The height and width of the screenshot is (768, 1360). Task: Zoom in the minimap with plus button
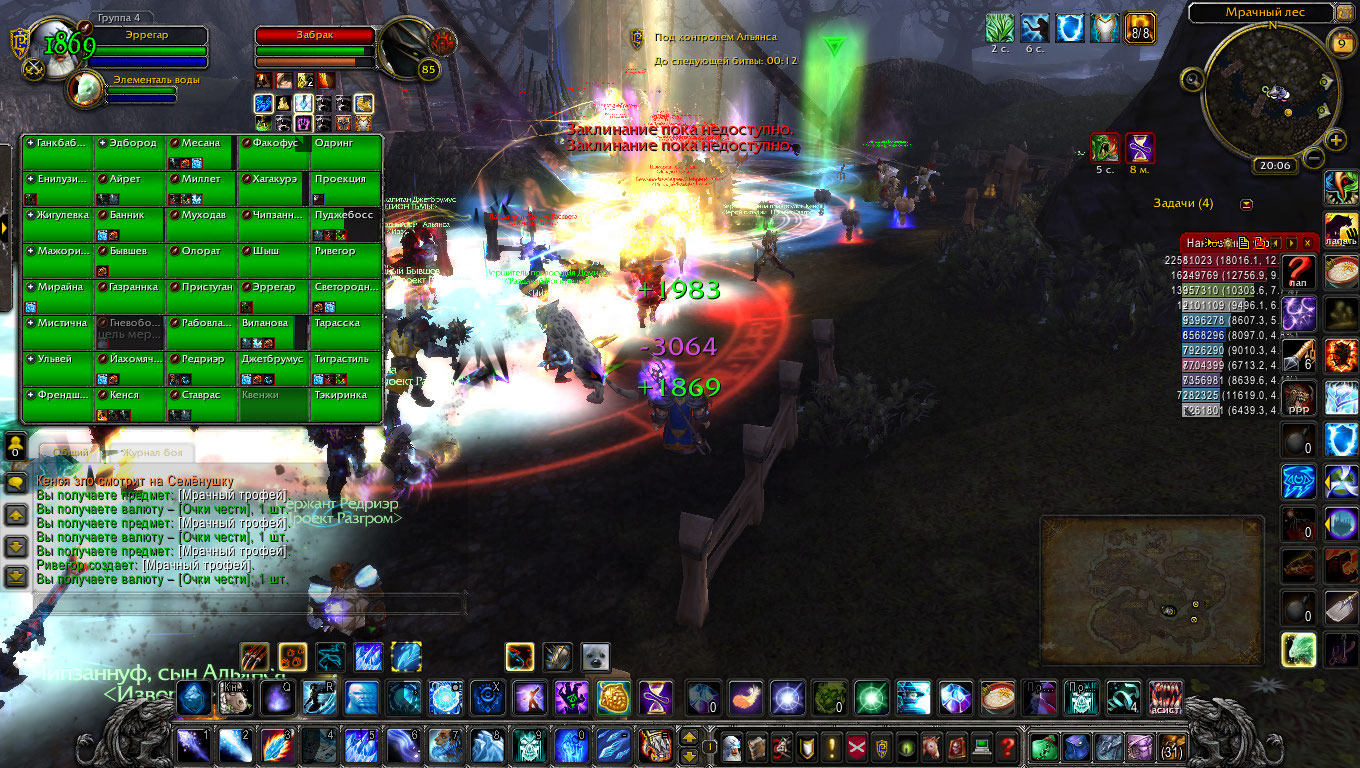(1336, 140)
